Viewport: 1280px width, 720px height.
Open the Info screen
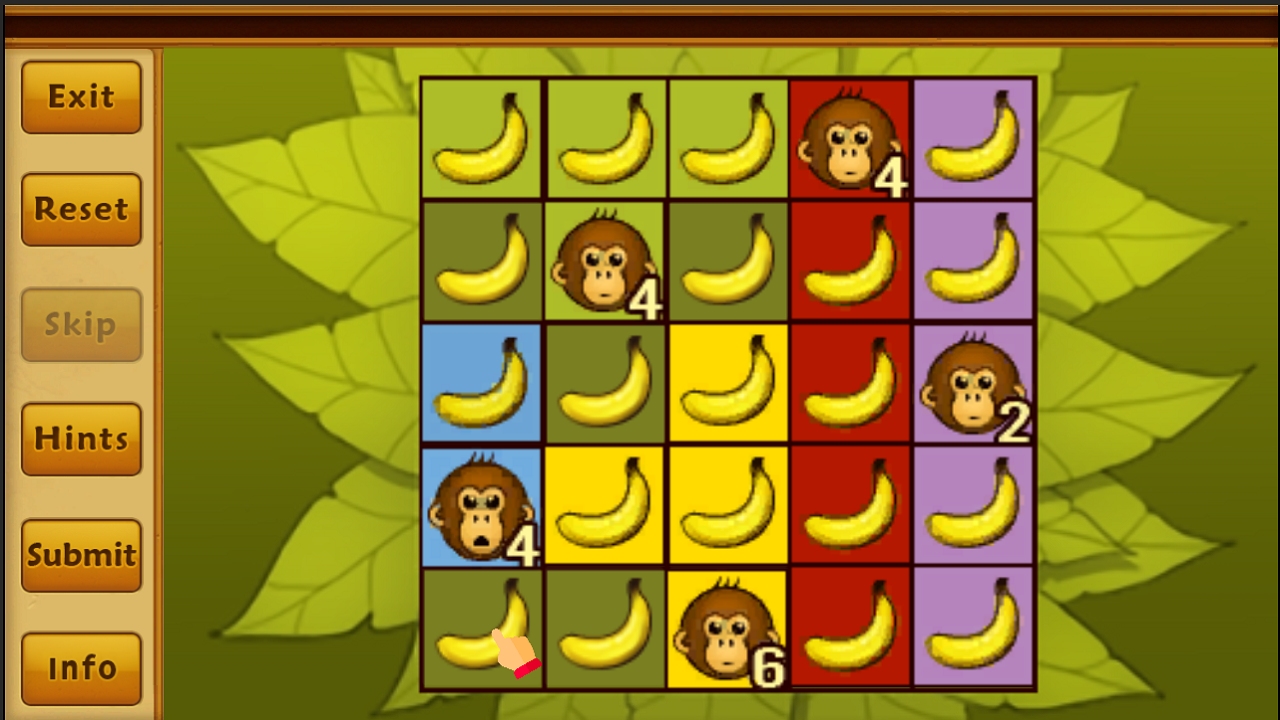click(x=80, y=668)
